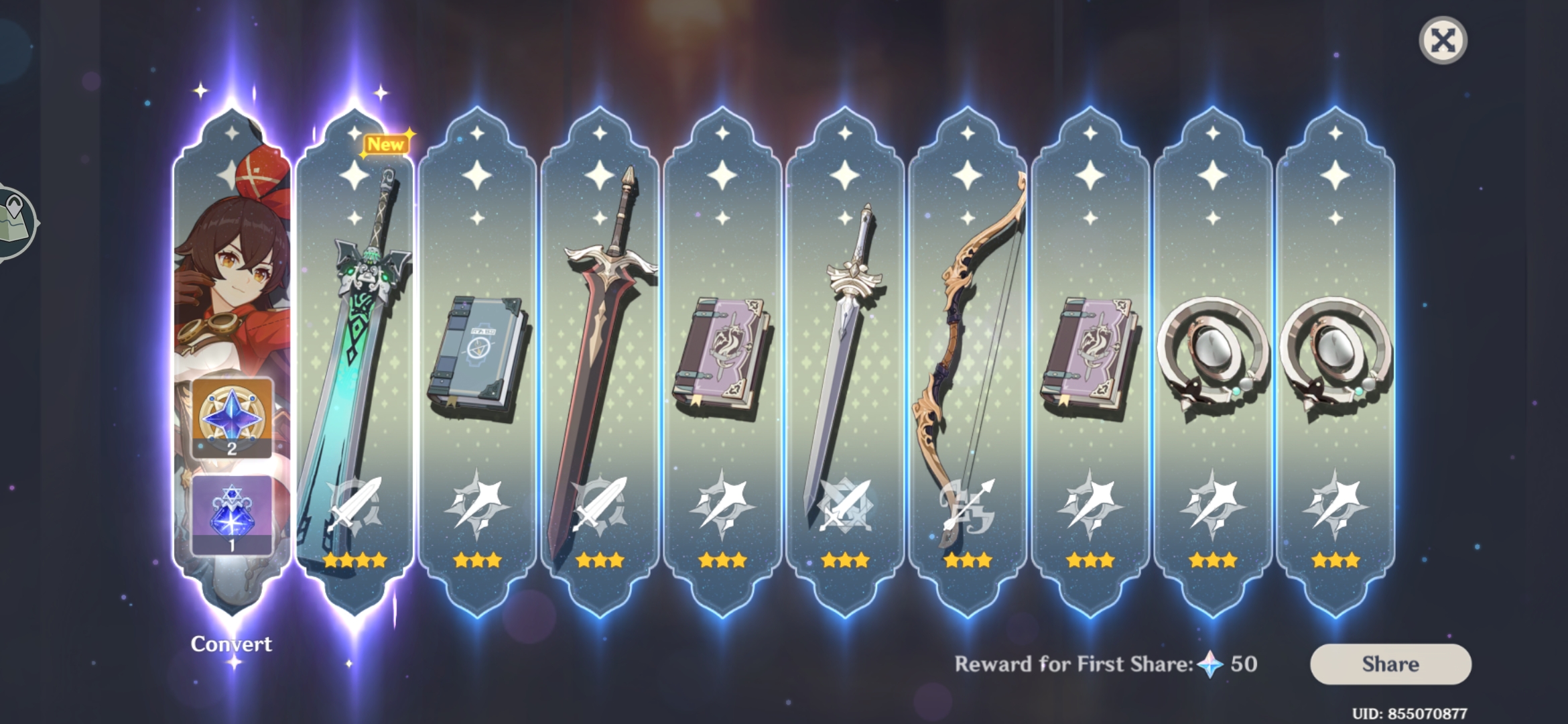This screenshot has height=724, width=1568.
Task: Click the three-star rating under the purple book card
Action: tap(720, 558)
